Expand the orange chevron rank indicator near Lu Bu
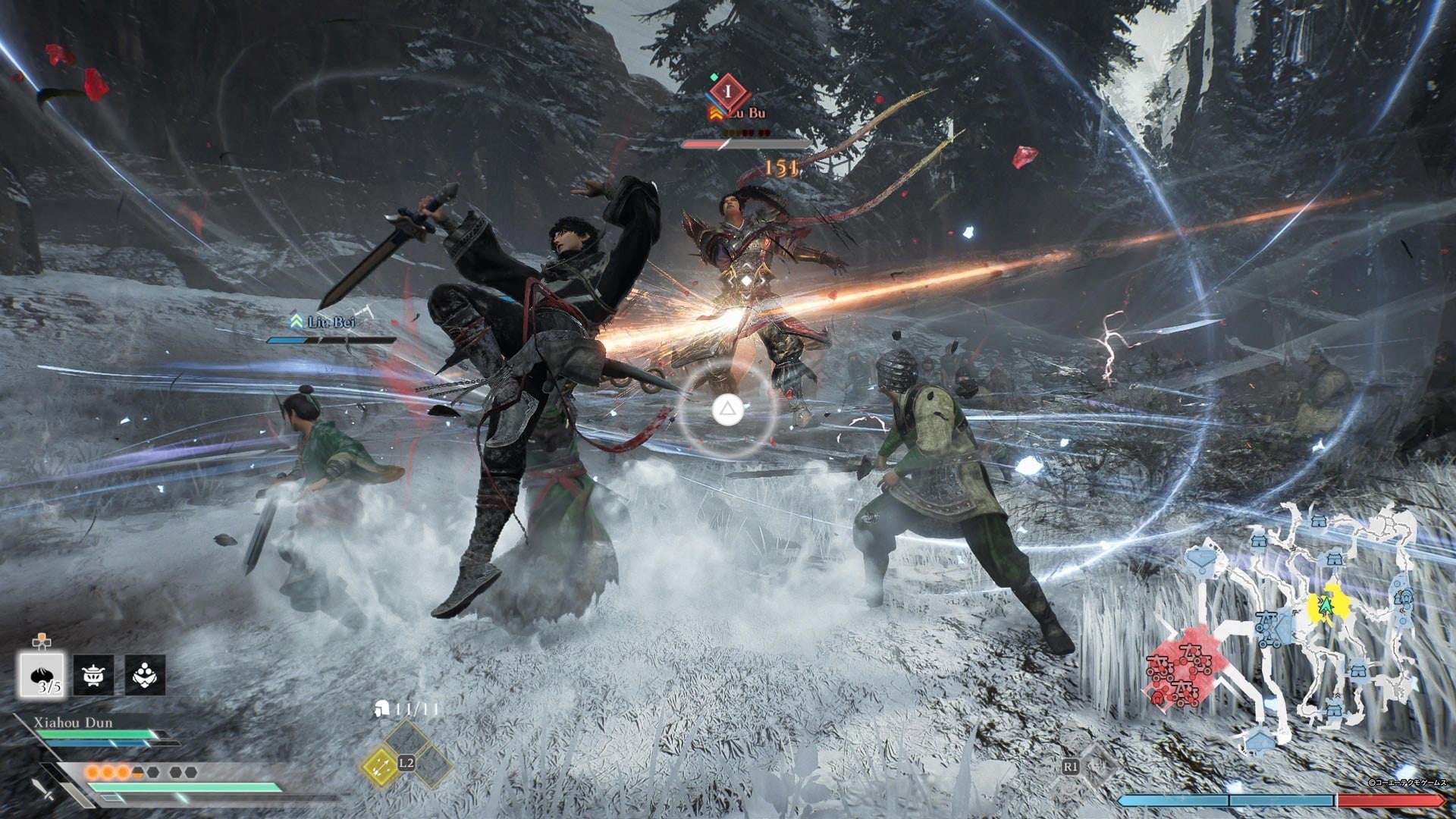 (715, 113)
